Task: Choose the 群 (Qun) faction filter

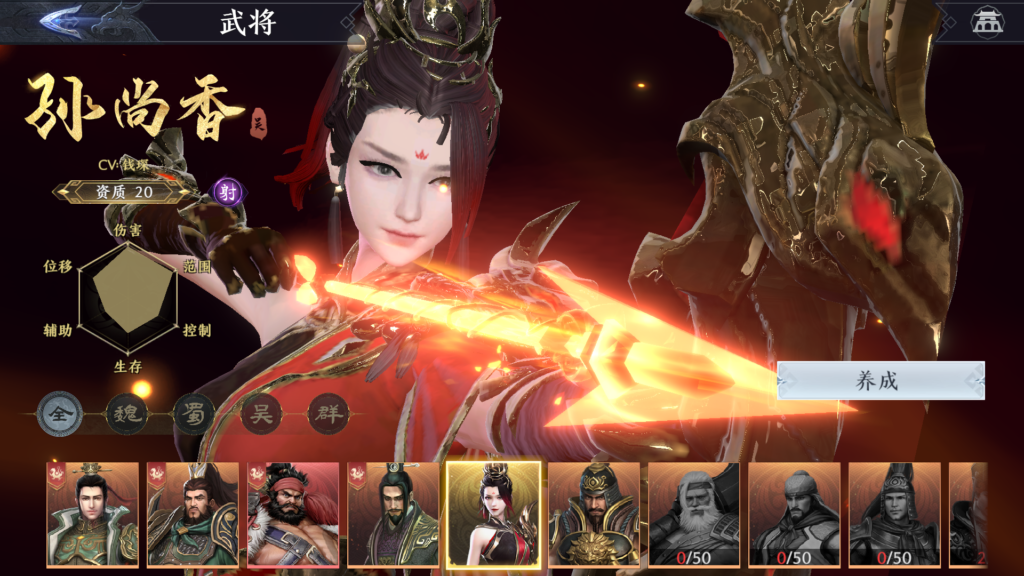Action: 327,414
